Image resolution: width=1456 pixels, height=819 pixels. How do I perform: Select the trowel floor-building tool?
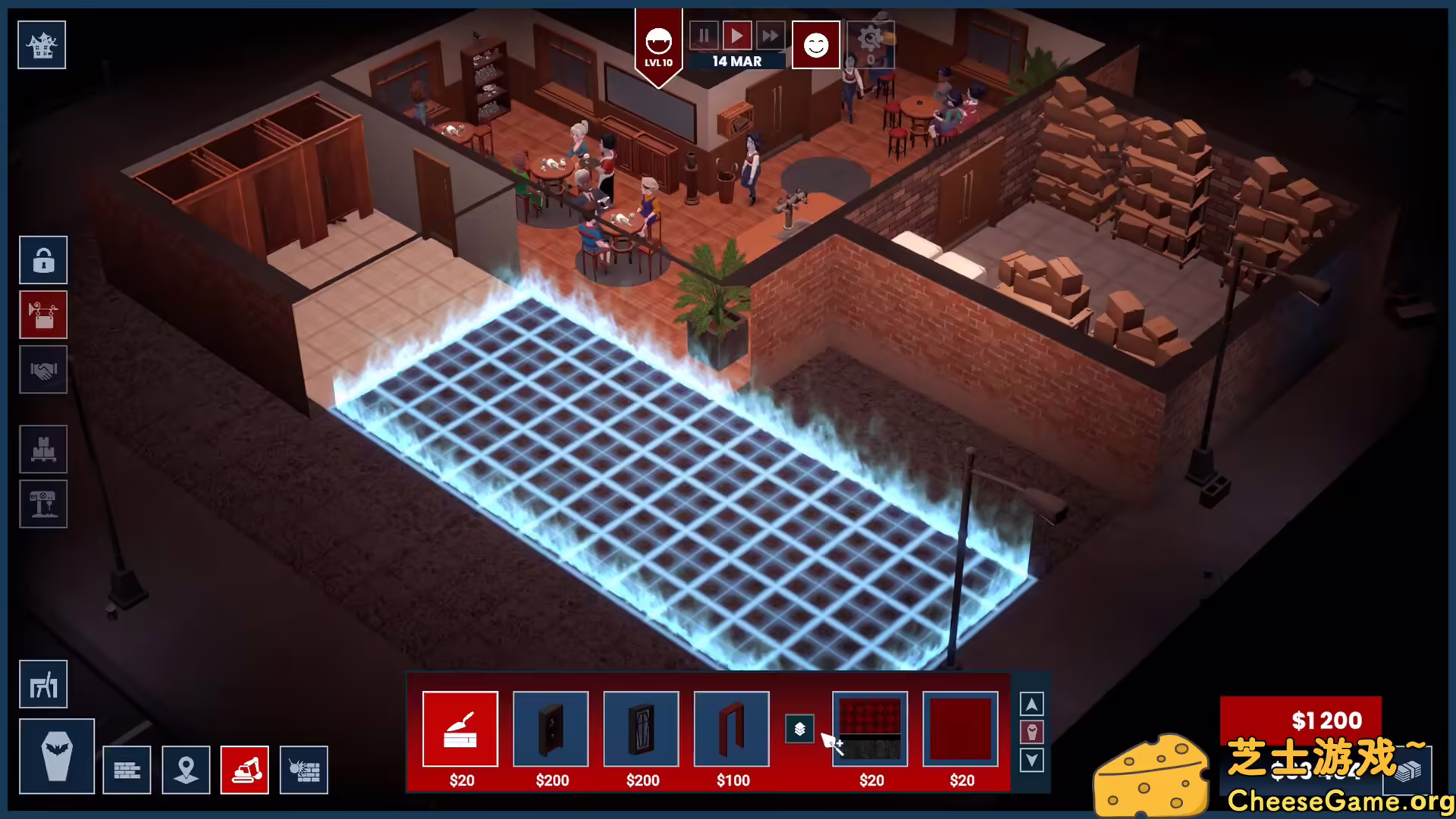coord(461,729)
